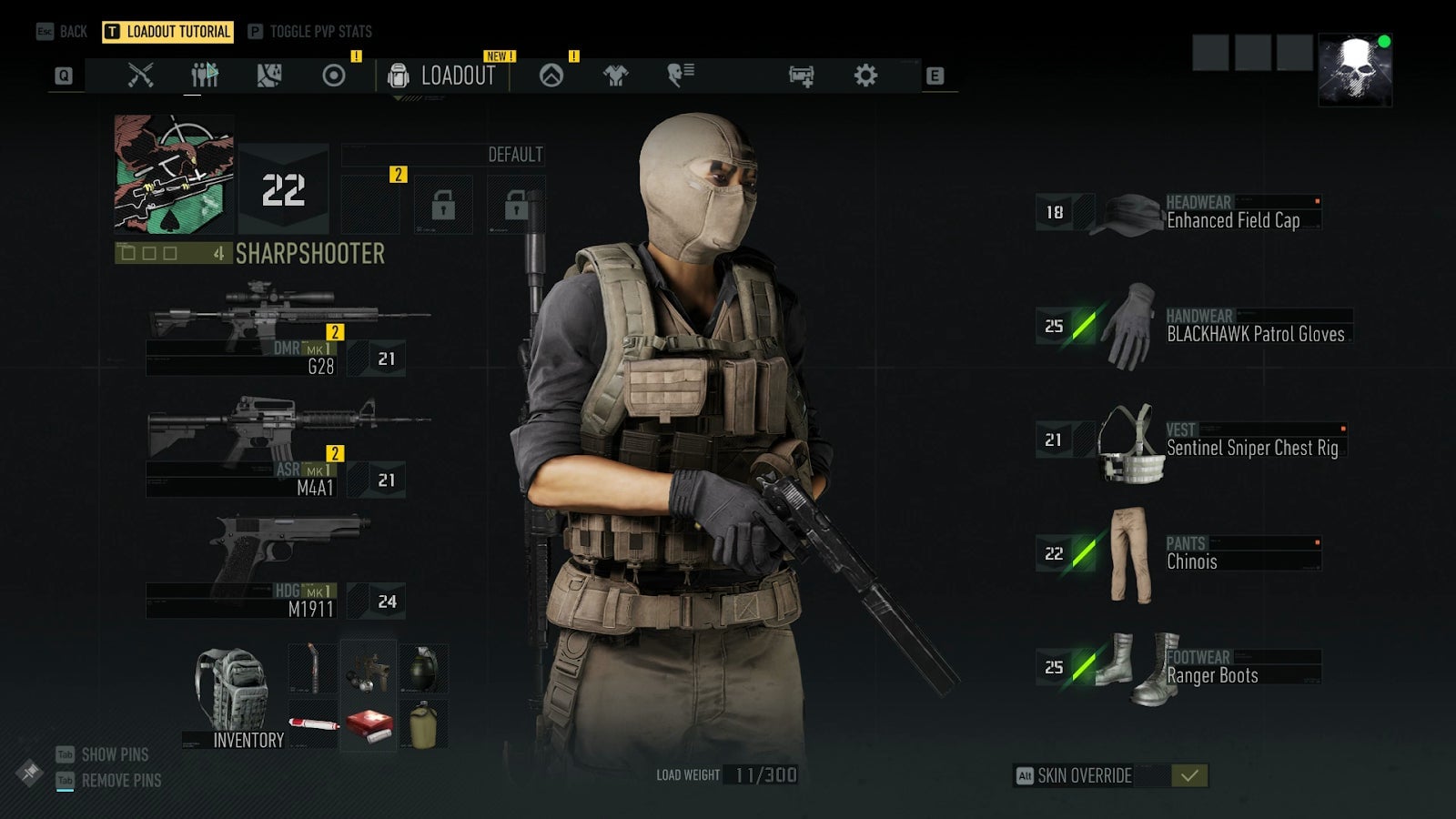1456x819 pixels.
Task: Switch to the objectives target tab
Action: coord(334,76)
